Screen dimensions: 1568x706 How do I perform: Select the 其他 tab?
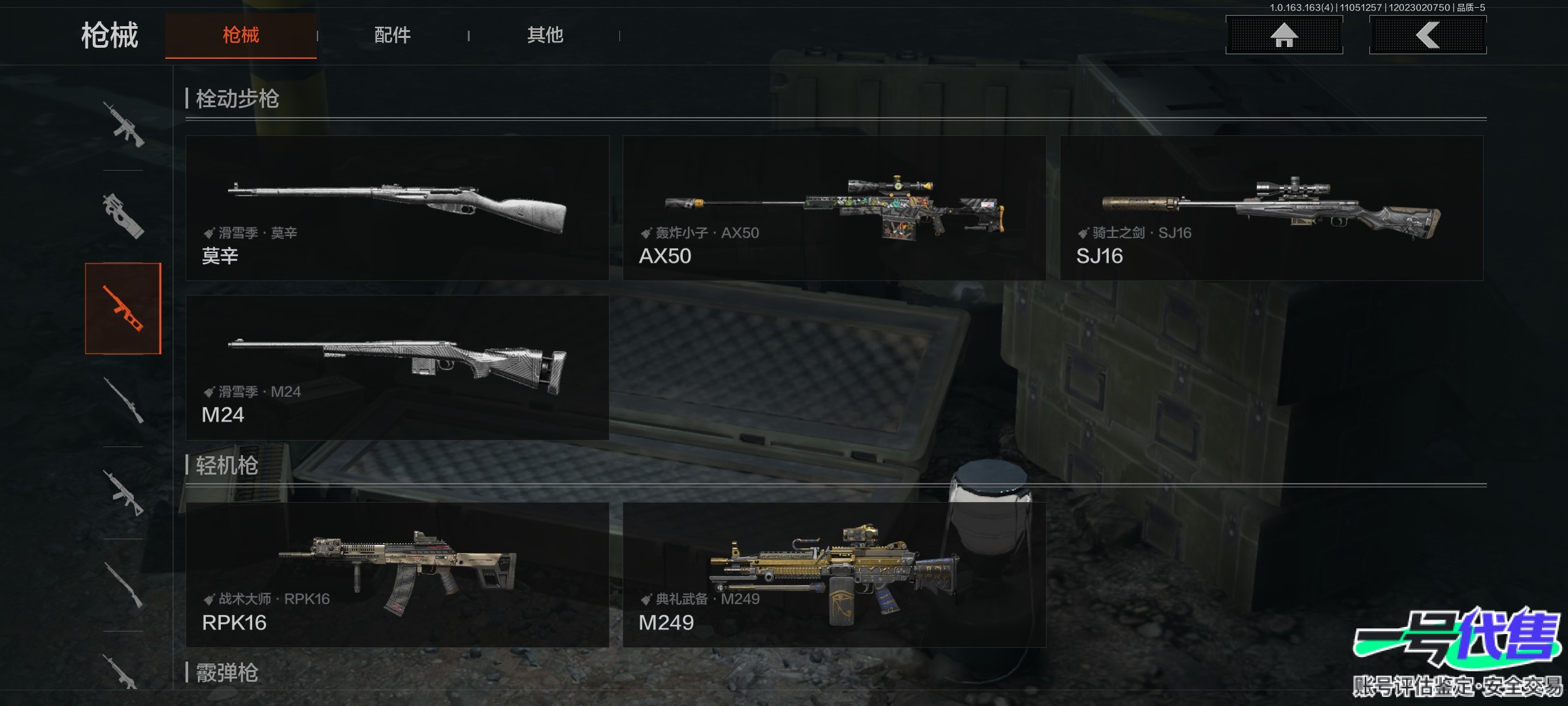(545, 35)
